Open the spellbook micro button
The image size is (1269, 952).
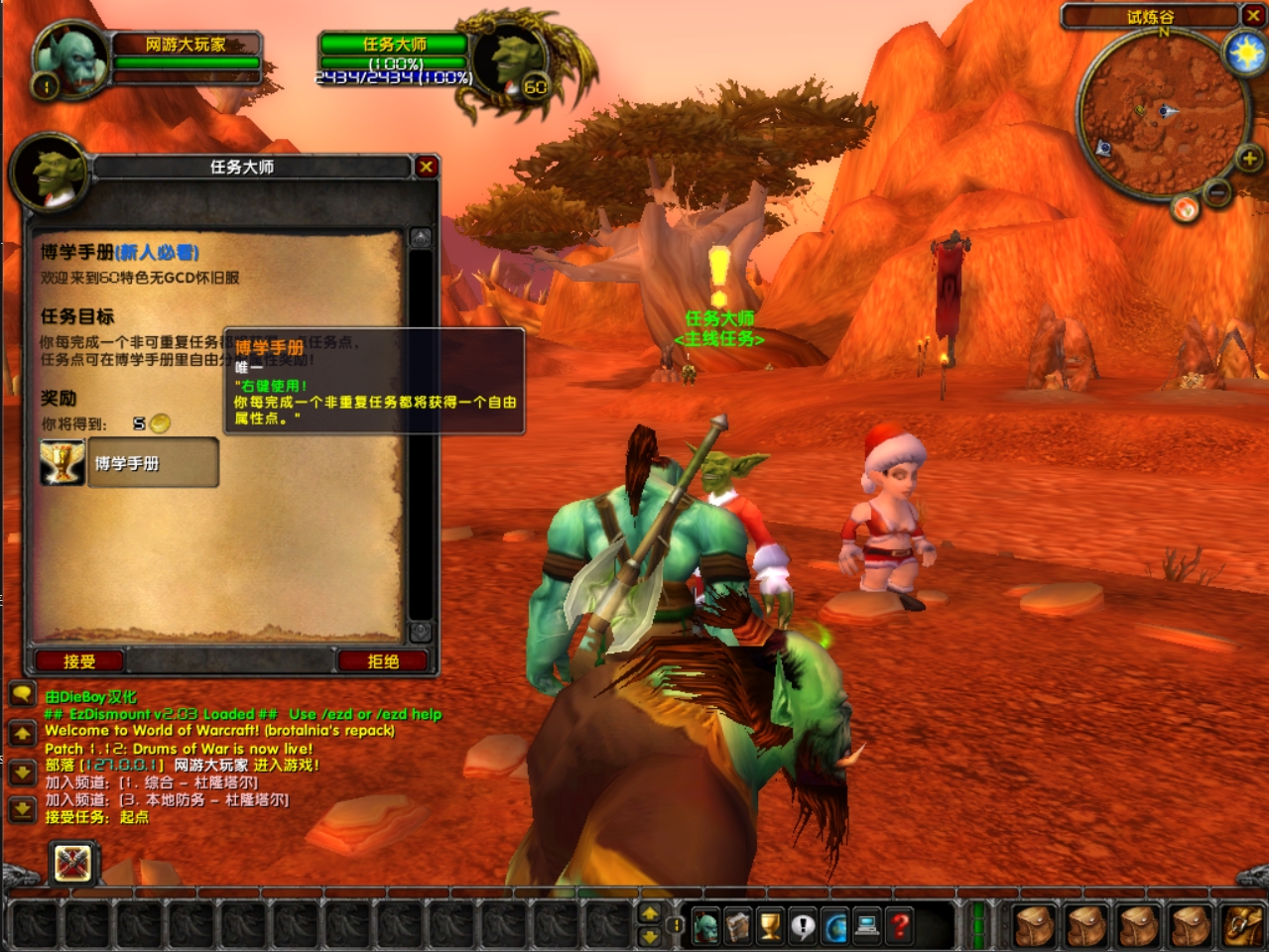coord(737,926)
